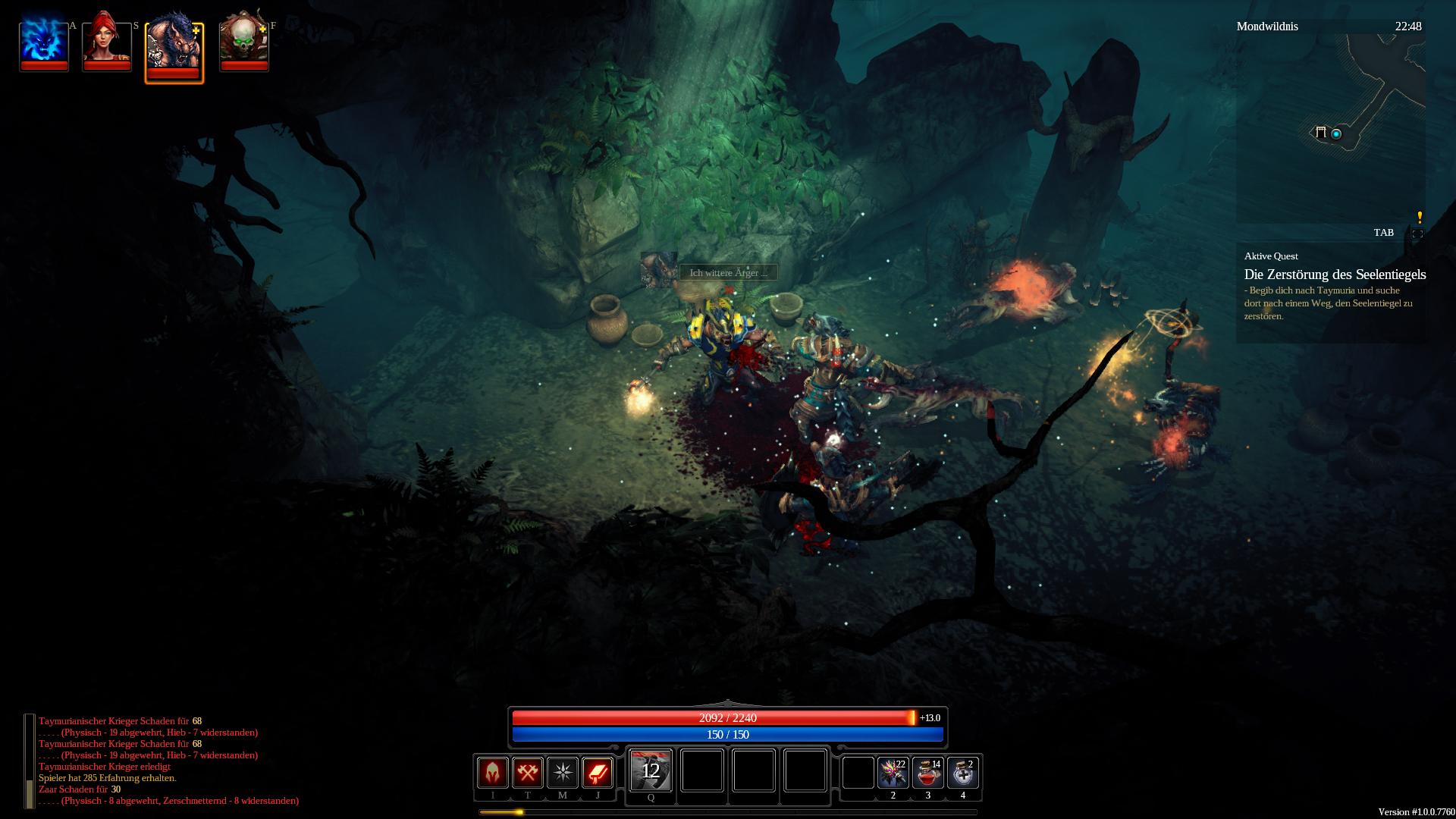Open the inventory via the helmet icon
The height and width of the screenshot is (819, 1456).
[x=493, y=773]
